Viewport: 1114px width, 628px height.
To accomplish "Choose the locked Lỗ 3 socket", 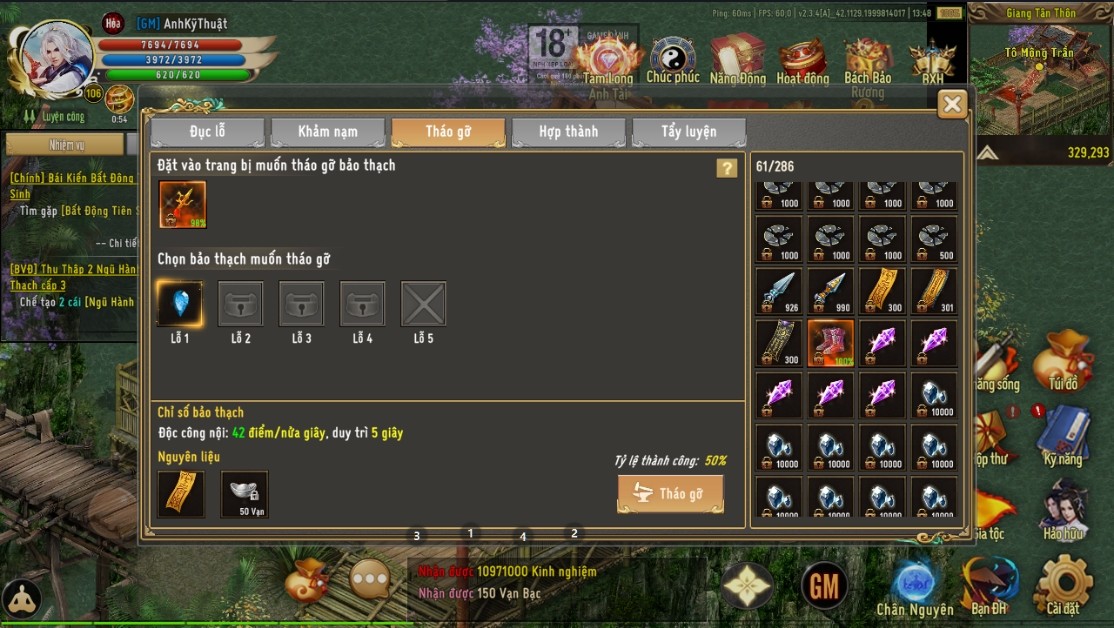I will [302, 304].
